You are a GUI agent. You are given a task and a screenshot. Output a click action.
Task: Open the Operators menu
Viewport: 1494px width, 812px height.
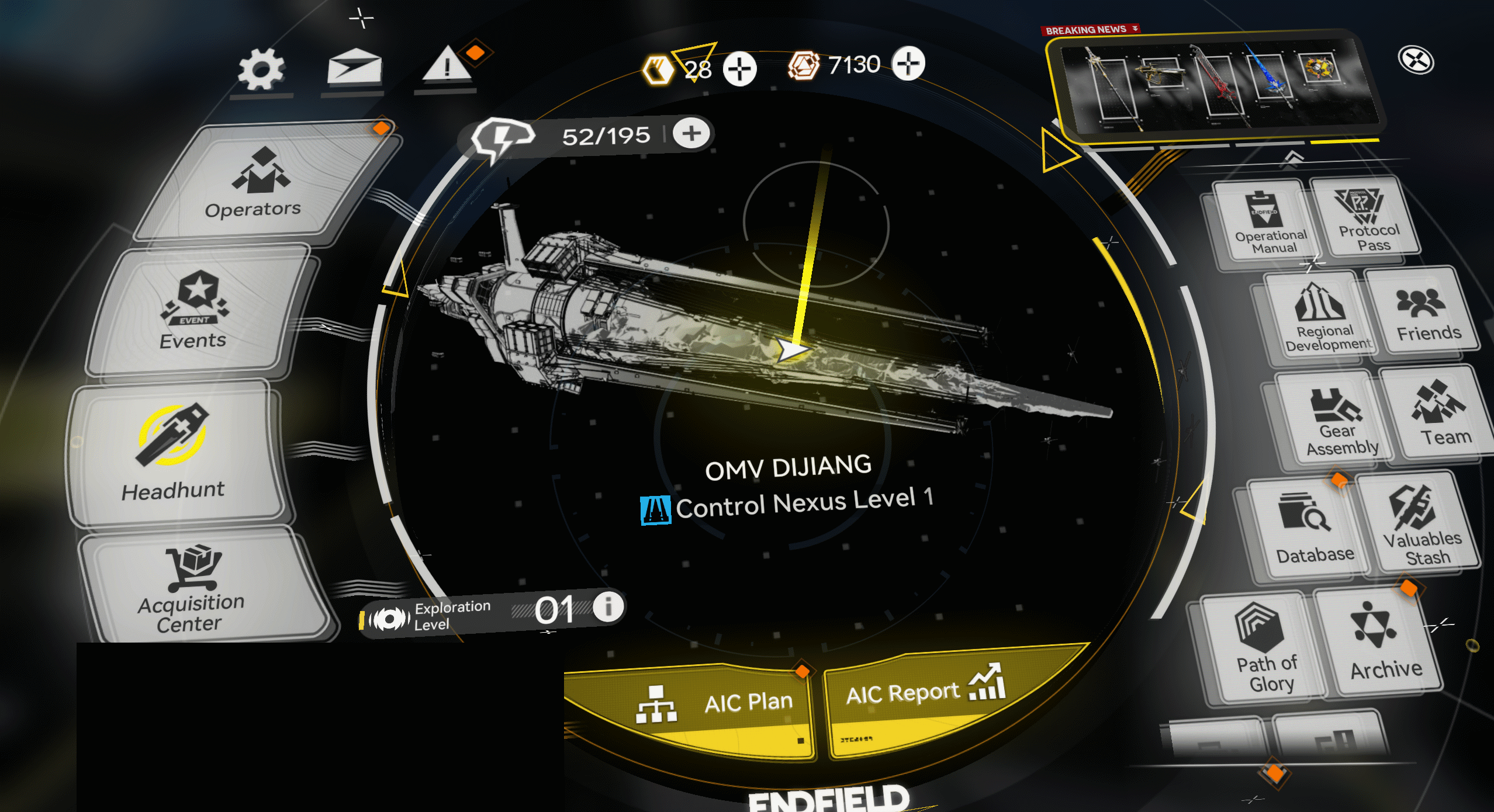click(257, 184)
